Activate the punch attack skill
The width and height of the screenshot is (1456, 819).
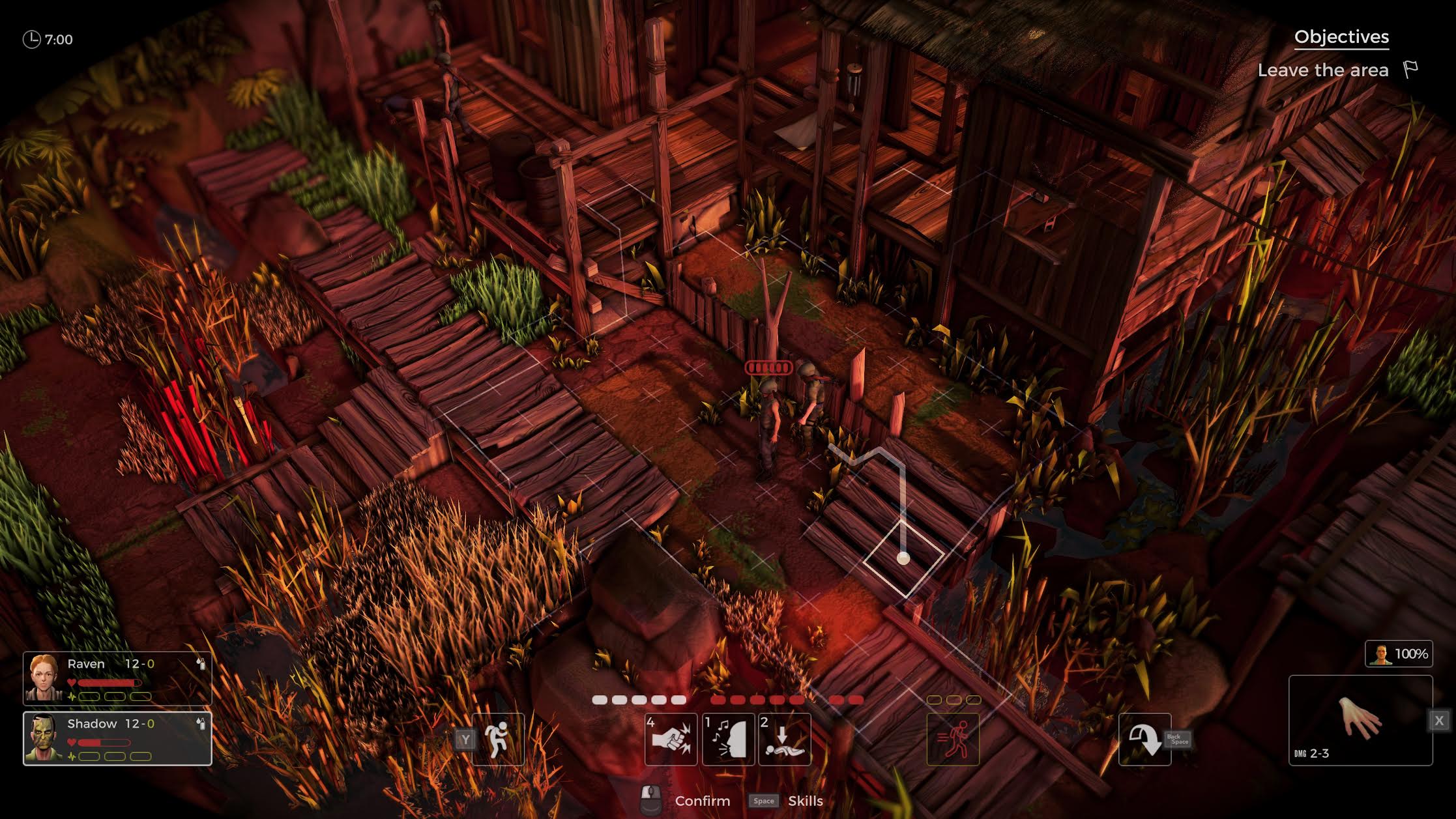671,739
